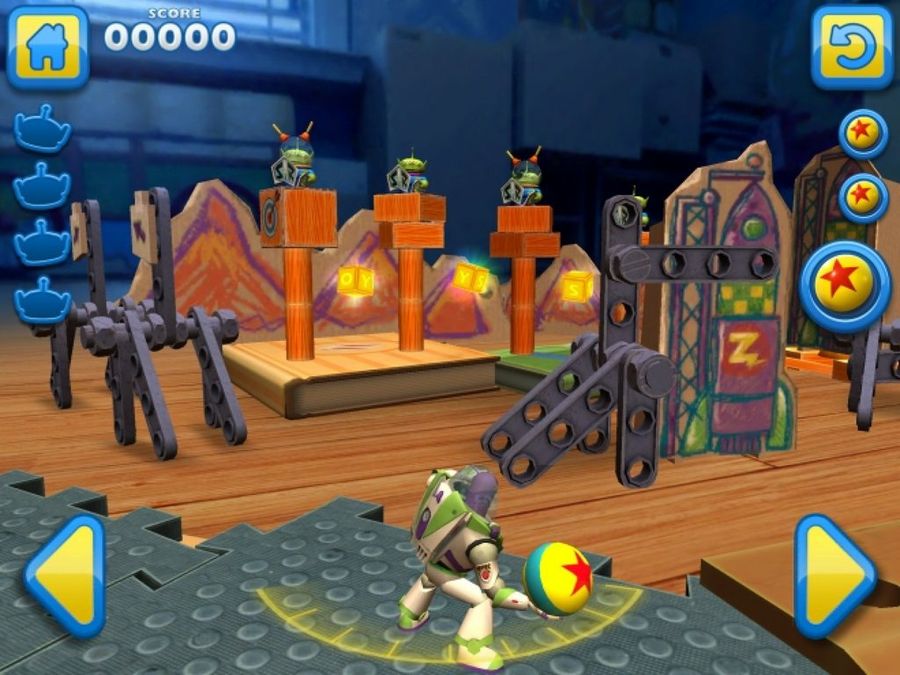Select the large Pixar ball icon

coord(846,286)
